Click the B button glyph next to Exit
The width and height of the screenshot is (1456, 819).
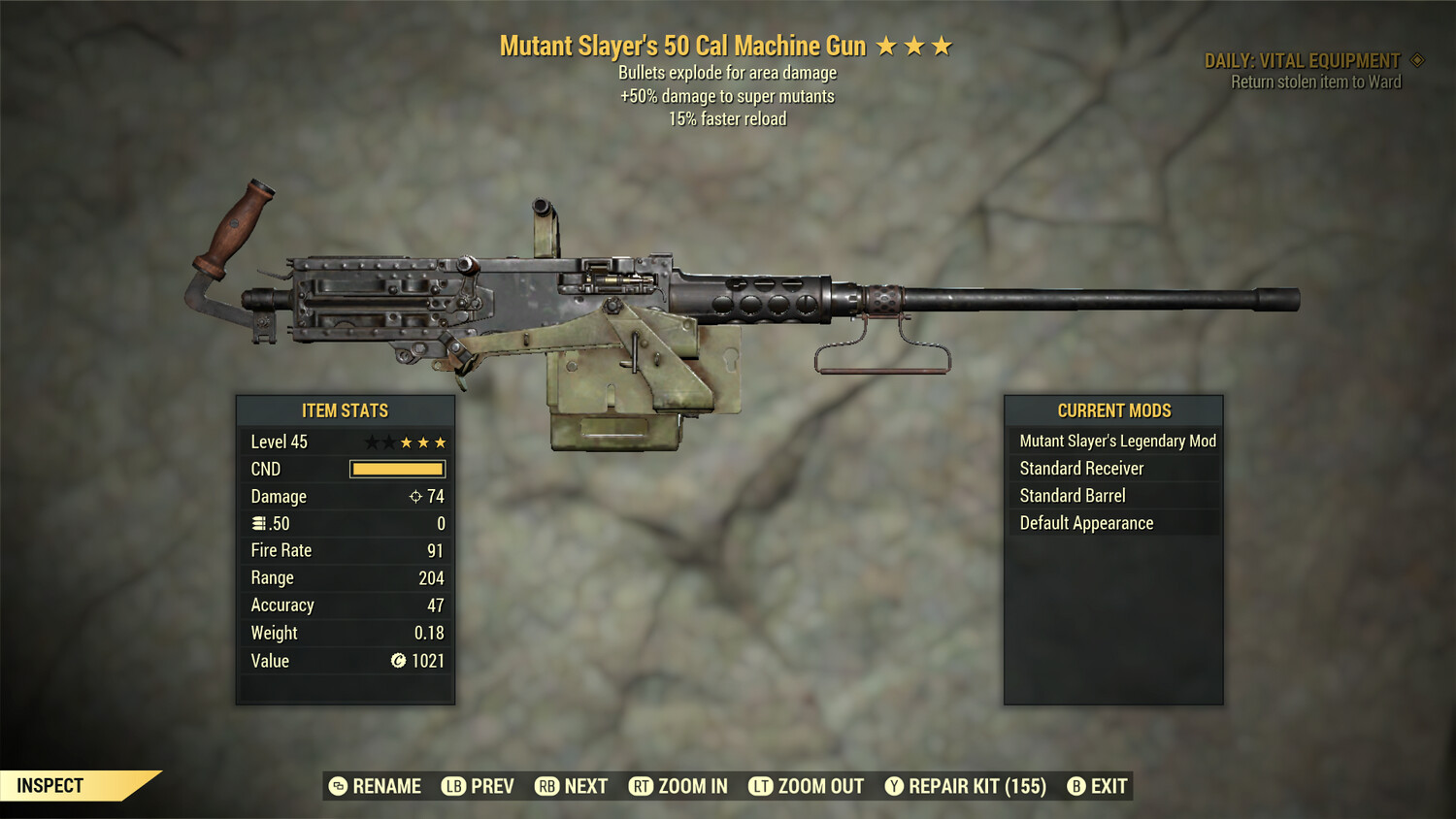pyautogui.click(x=1075, y=786)
